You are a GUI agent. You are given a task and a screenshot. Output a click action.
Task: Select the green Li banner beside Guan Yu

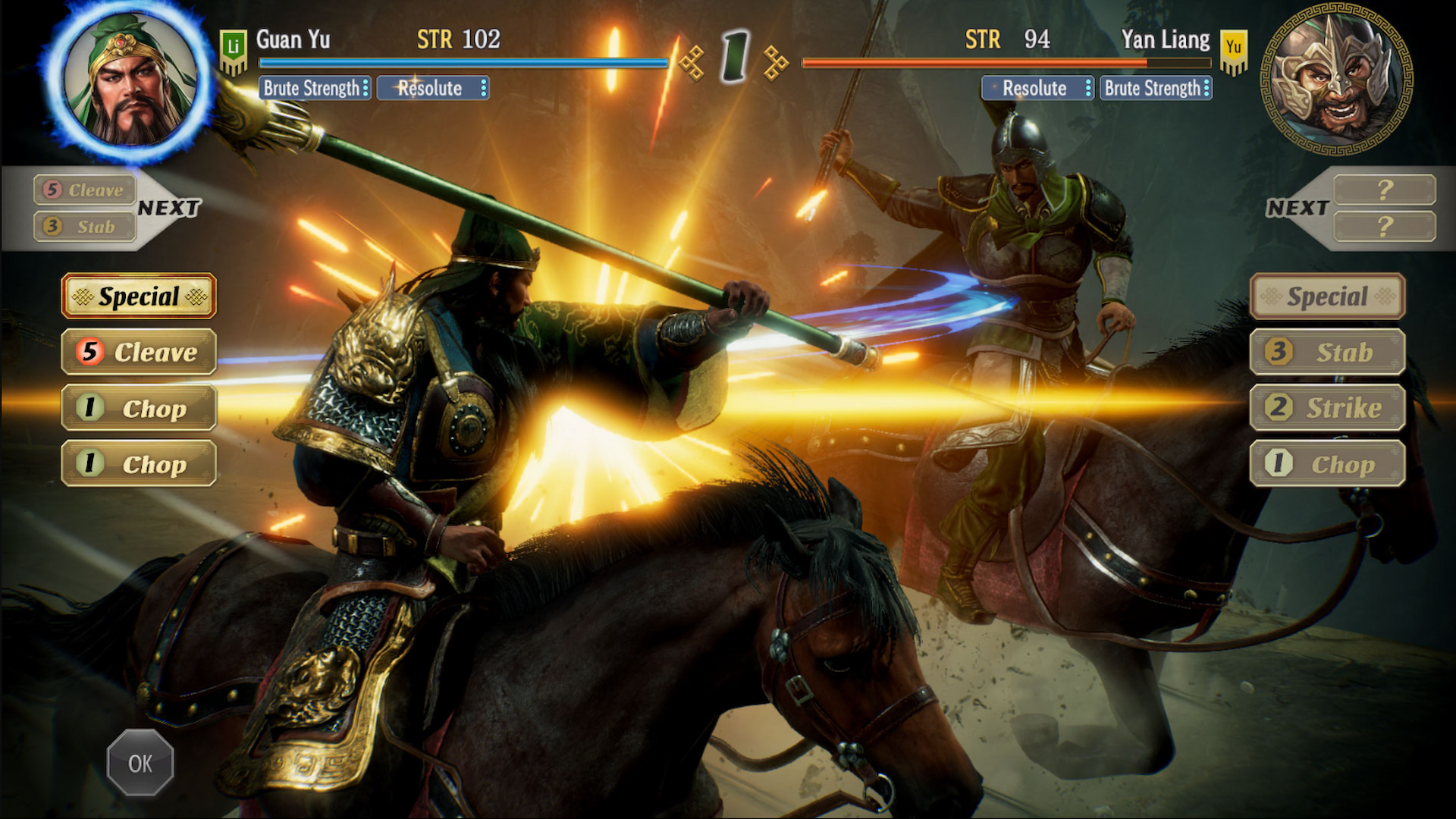pos(234,52)
